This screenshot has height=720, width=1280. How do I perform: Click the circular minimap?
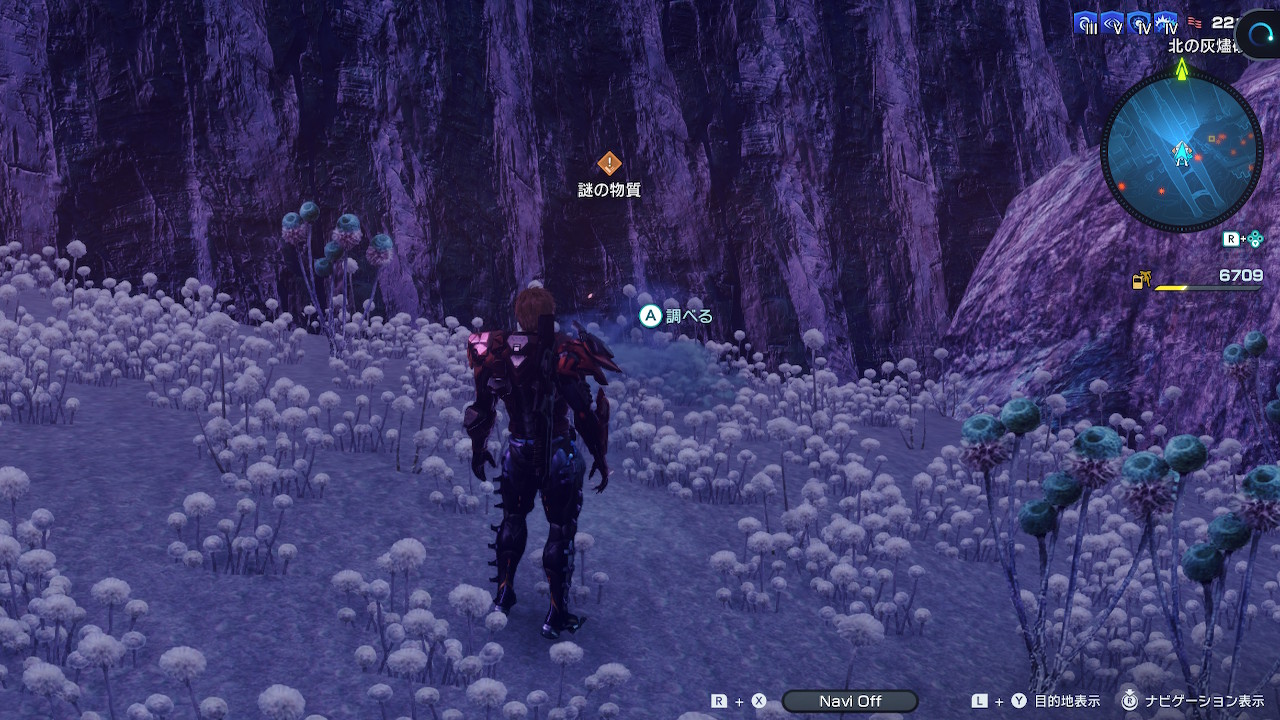point(1182,152)
